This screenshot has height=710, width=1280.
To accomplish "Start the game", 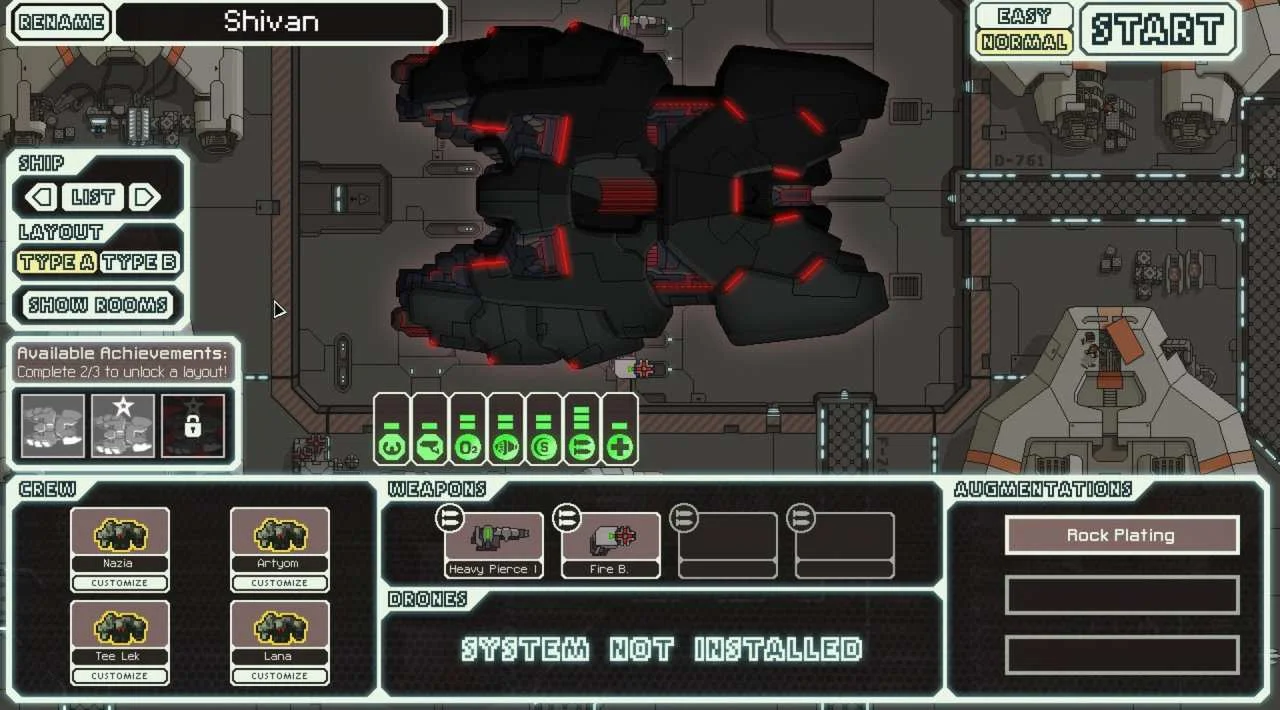I will click(x=1158, y=29).
